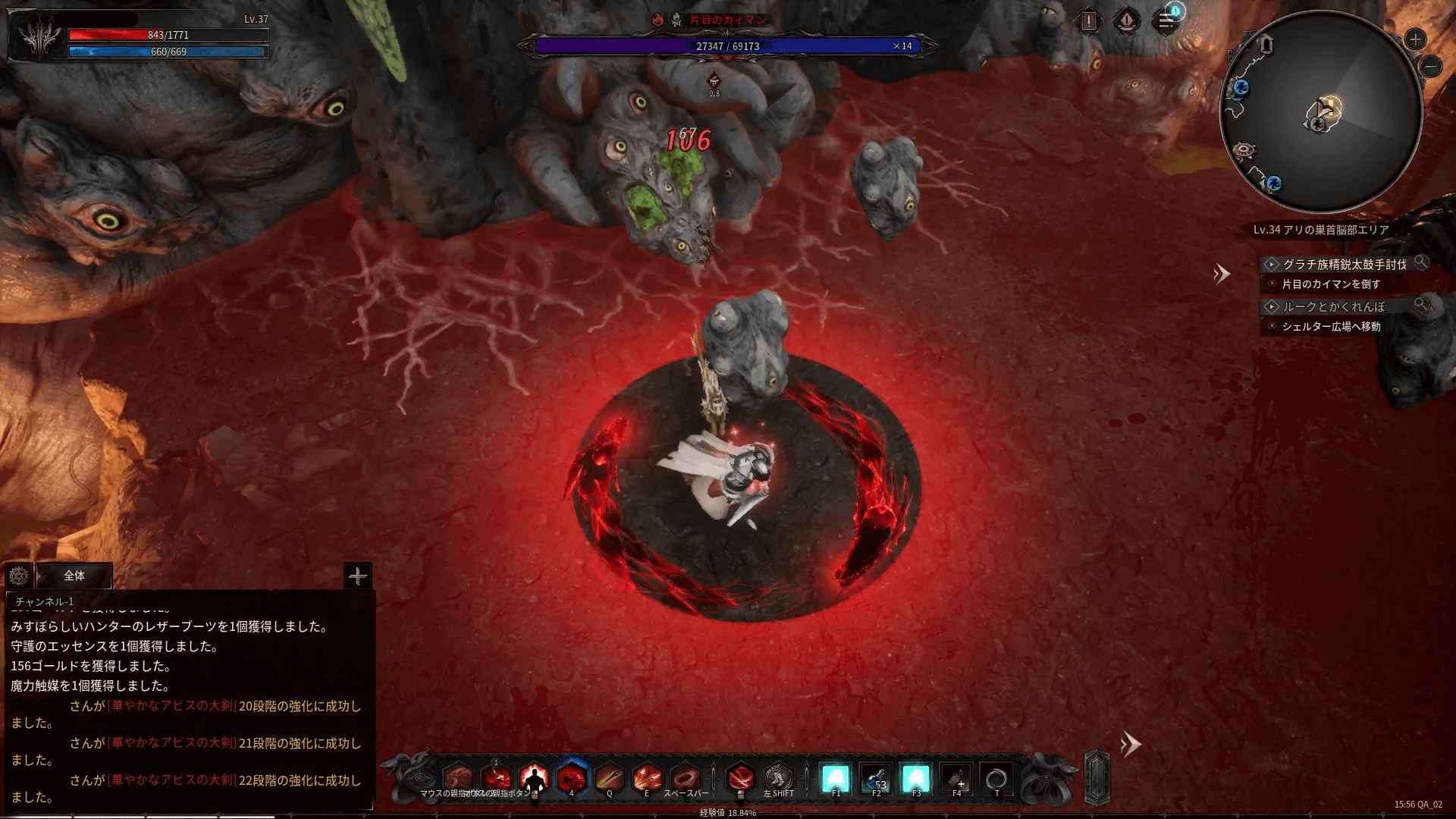Screen dimensions: 1456x819
Task: Activate the 左 SHIFT boots dash skill
Action: coord(778,777)
